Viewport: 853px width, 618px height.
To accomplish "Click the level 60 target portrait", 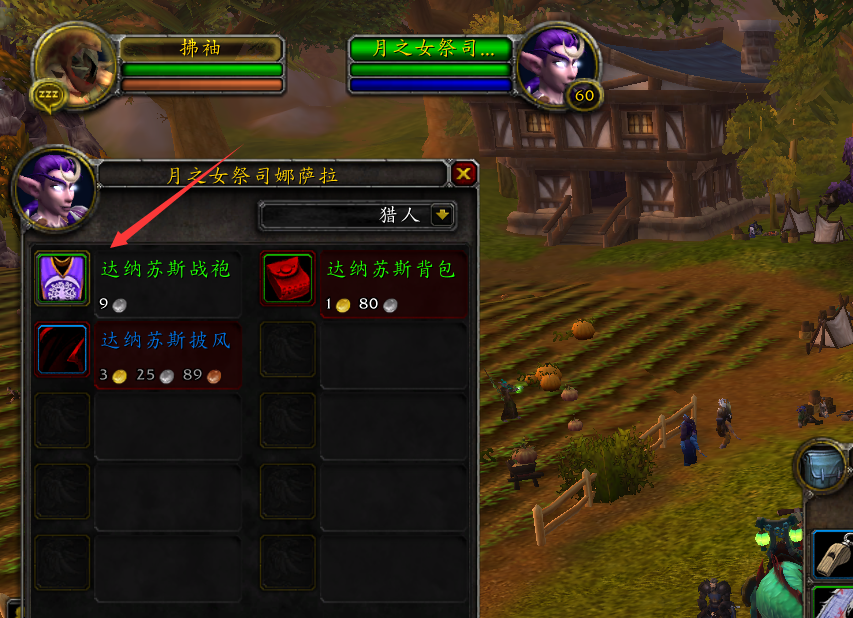I will click(557, 66).
